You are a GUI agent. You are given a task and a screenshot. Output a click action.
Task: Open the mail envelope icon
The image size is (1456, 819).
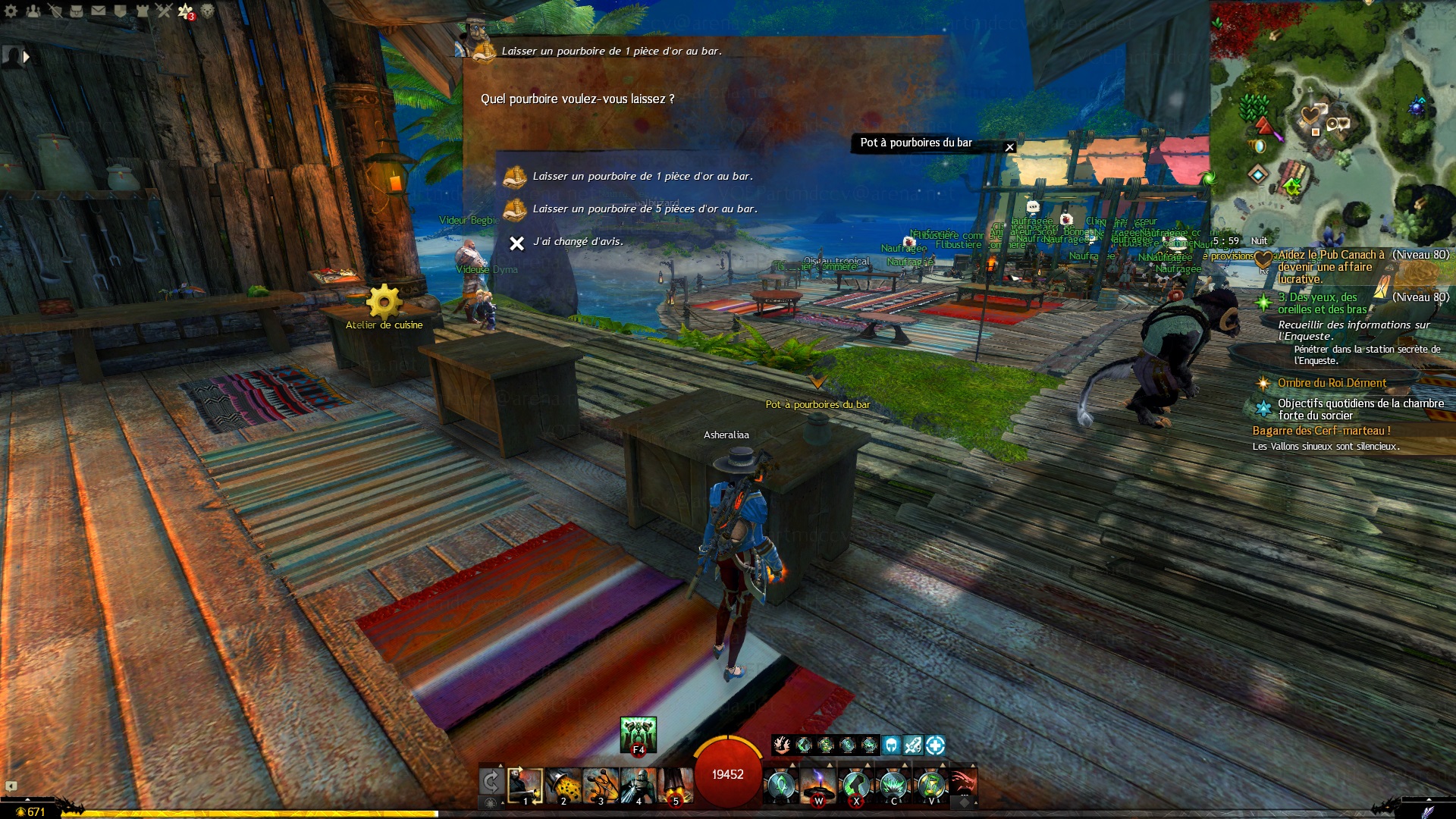[x=99, y=11]
